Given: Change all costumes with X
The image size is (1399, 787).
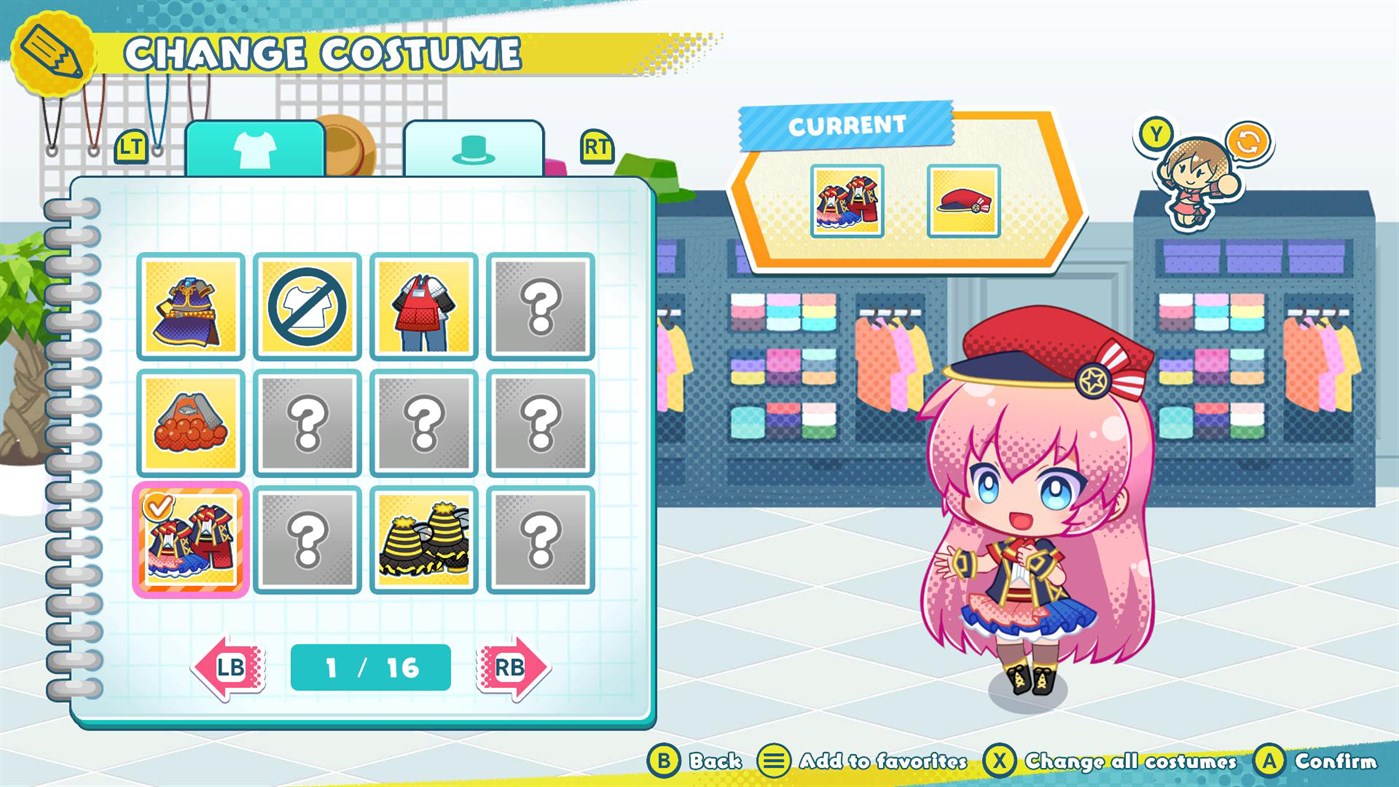Looking at the screenshot, I should click(1001, 761).
